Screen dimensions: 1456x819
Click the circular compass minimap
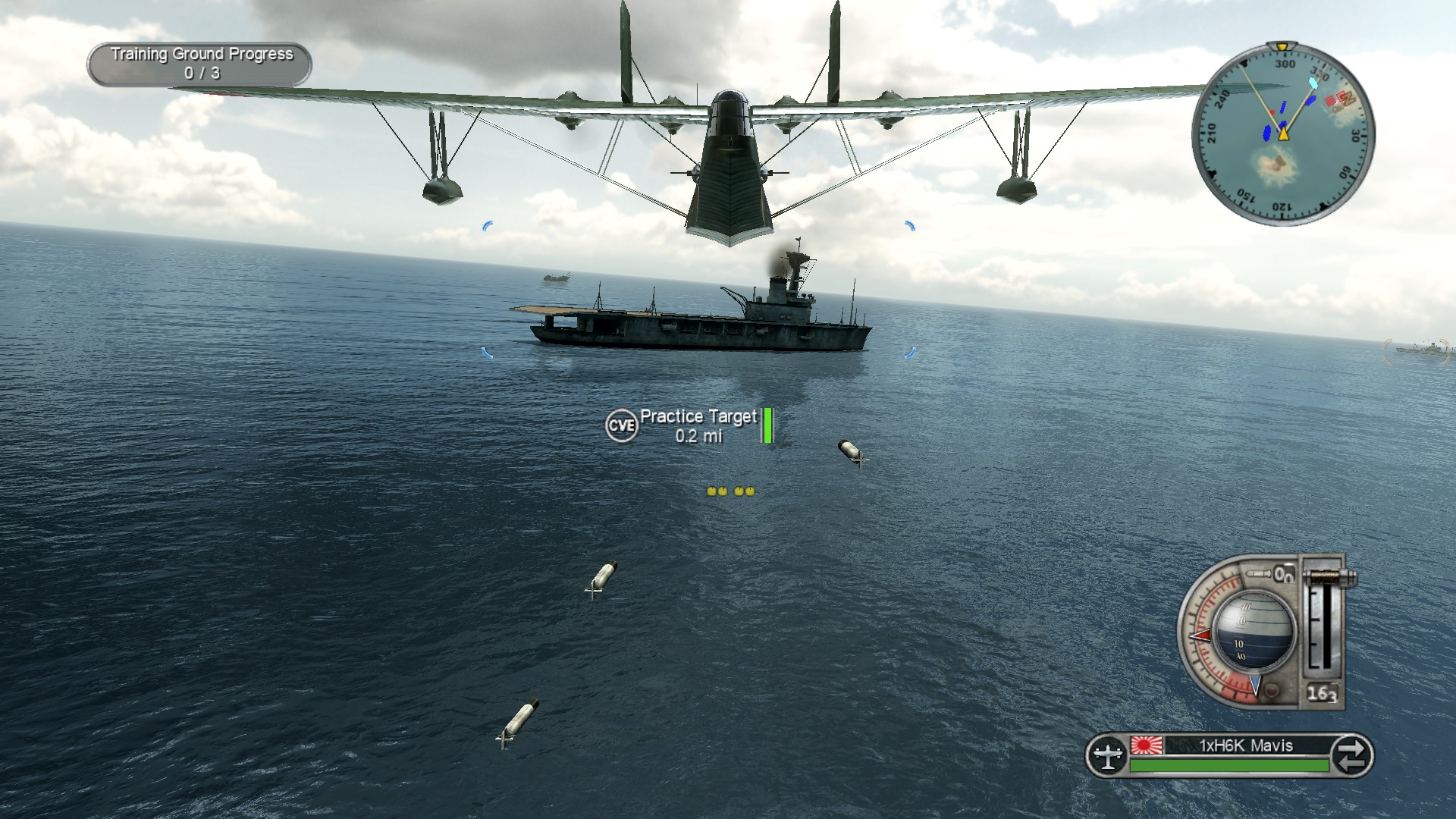1283,134
